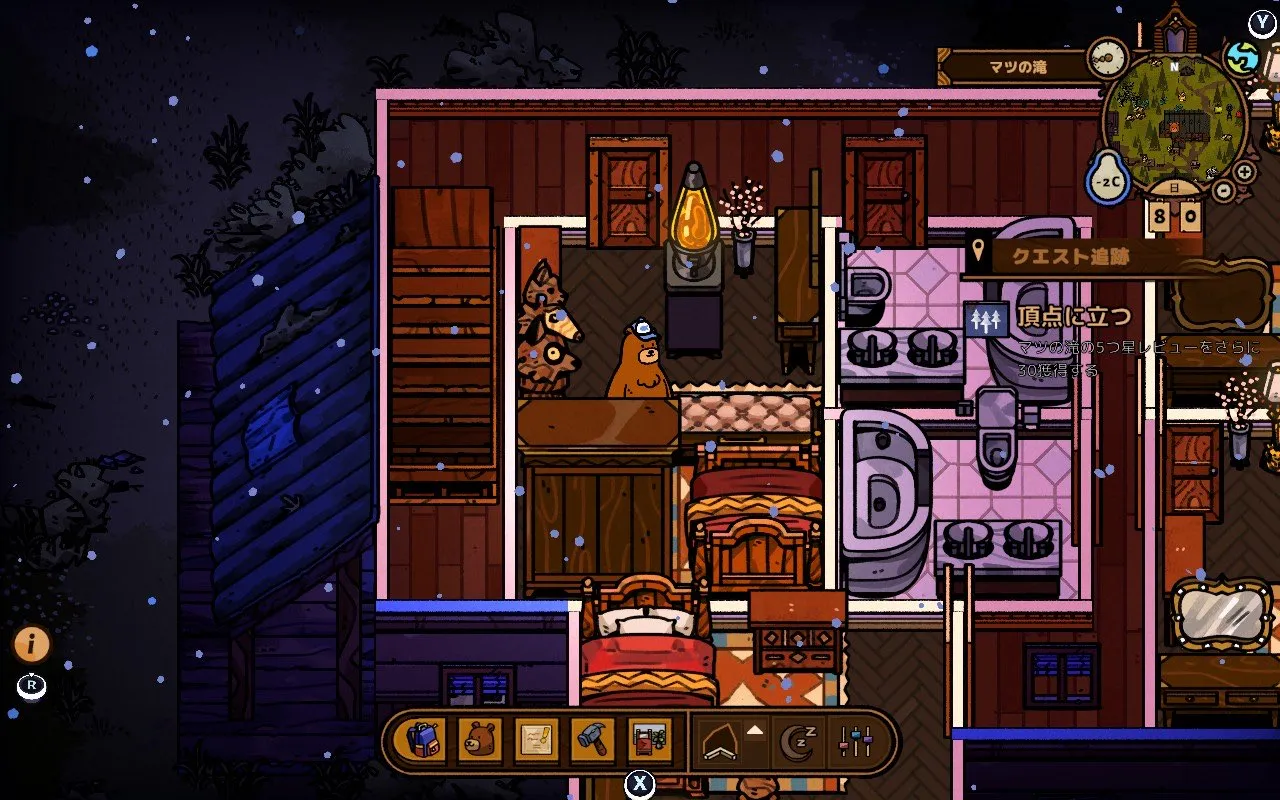Click the info button
Viewport: 1280px width, 800px height.
(32, 645)
